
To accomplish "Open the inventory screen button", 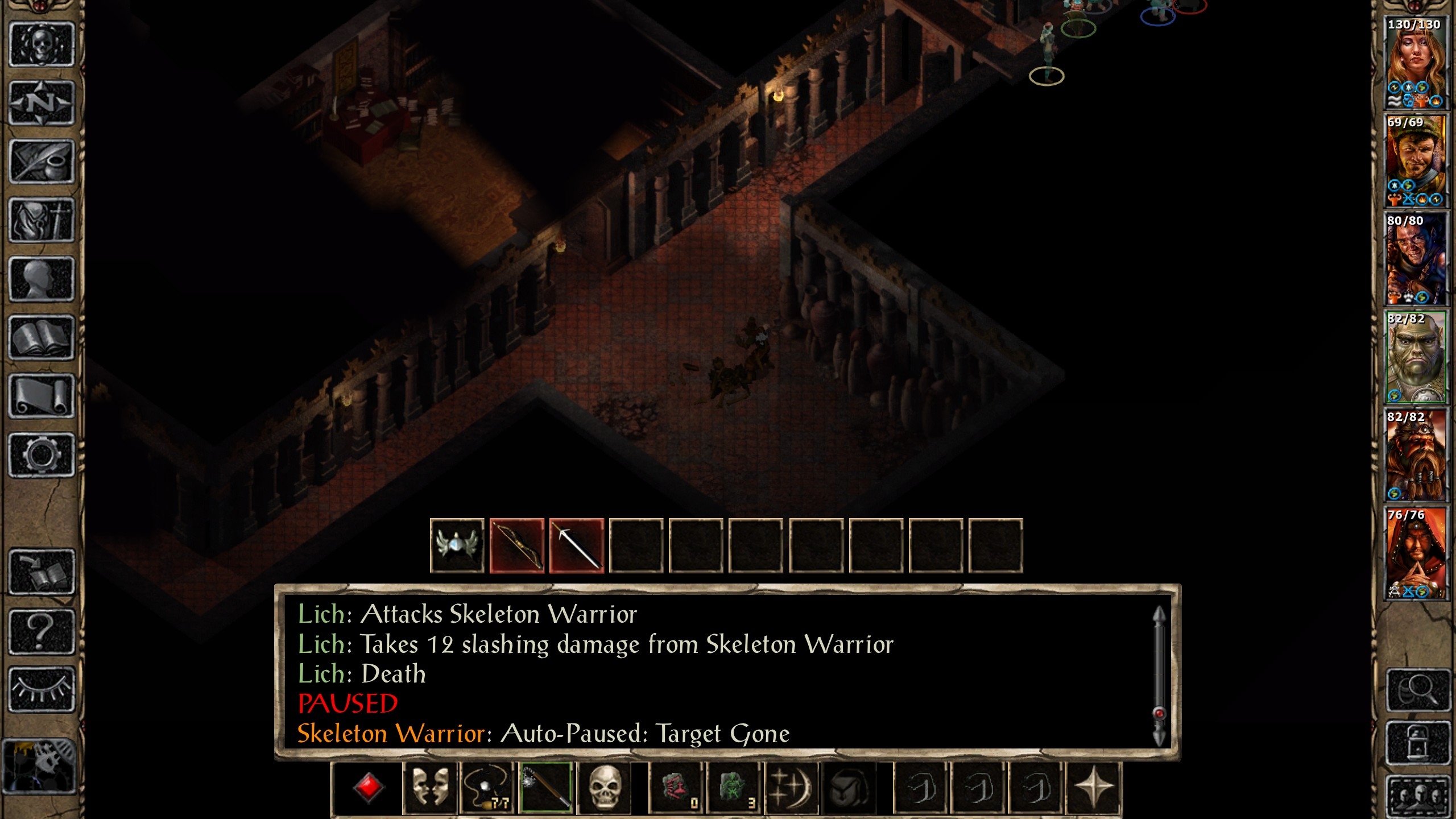I will (42, 221).
